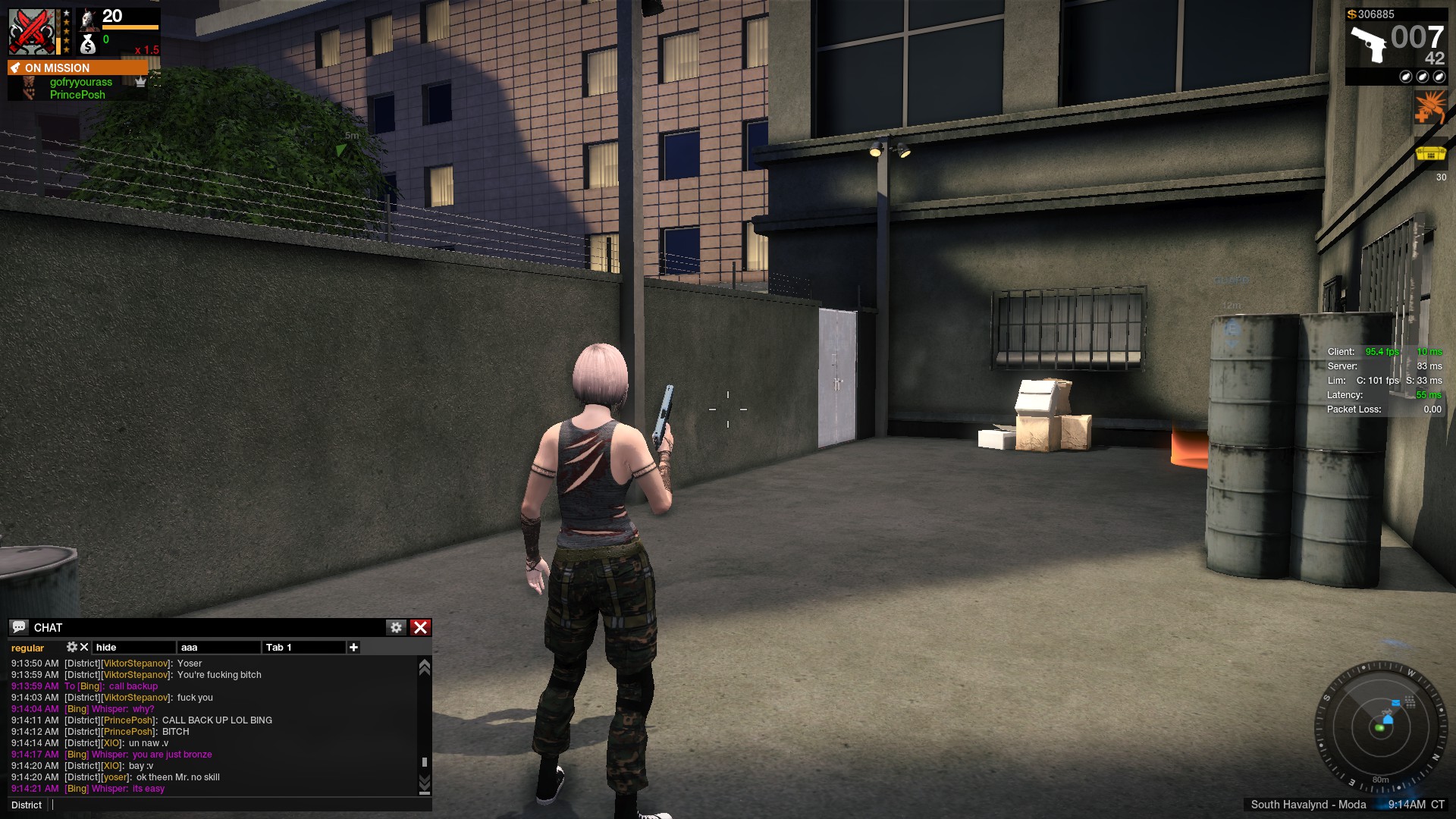The width and height of the screenshot is (1456, 819).
Task: Close the regular tab with its small X
Action: point(84,647)
